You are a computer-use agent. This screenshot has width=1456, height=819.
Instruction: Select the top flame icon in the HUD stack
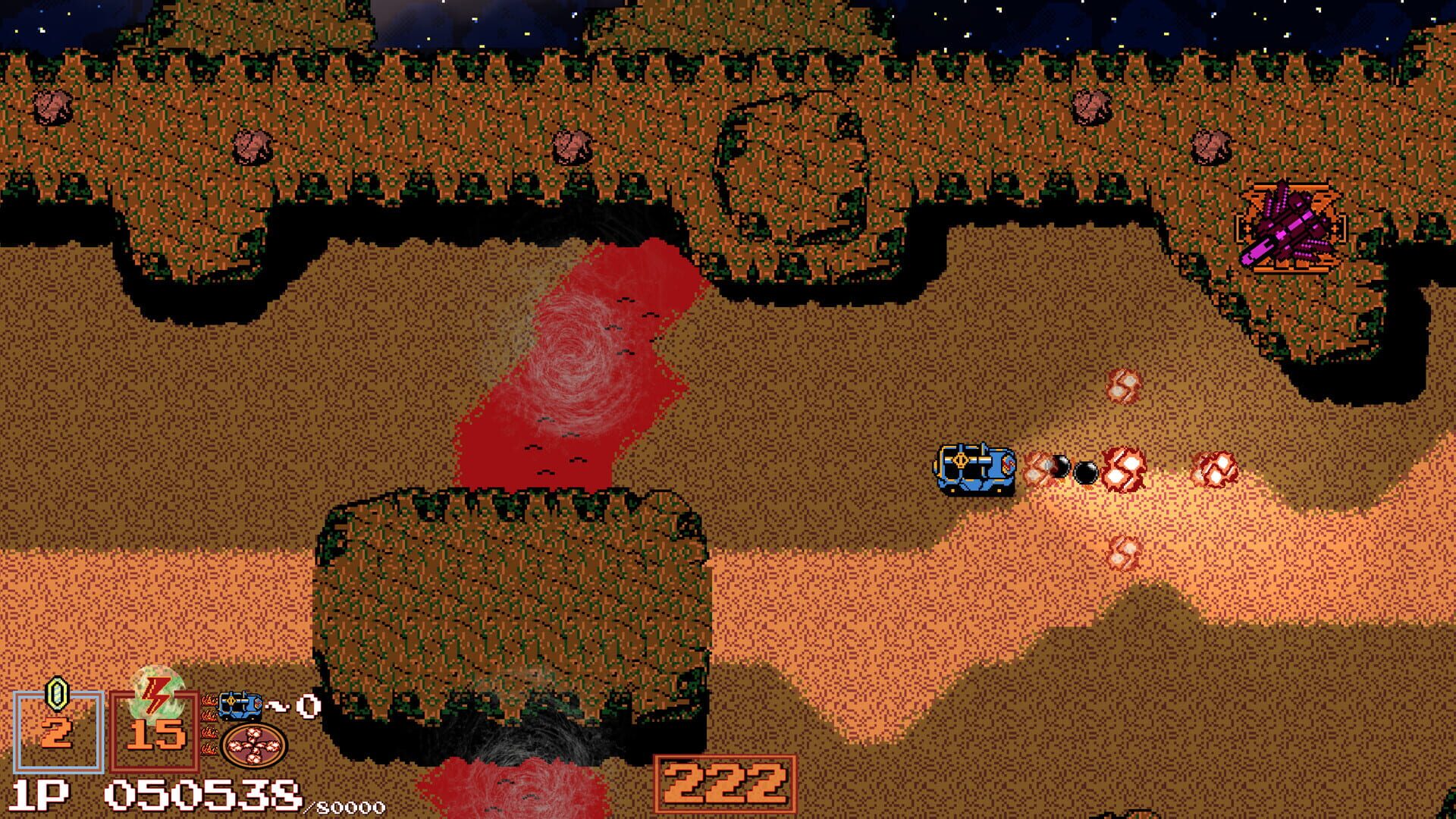point(209,698)
